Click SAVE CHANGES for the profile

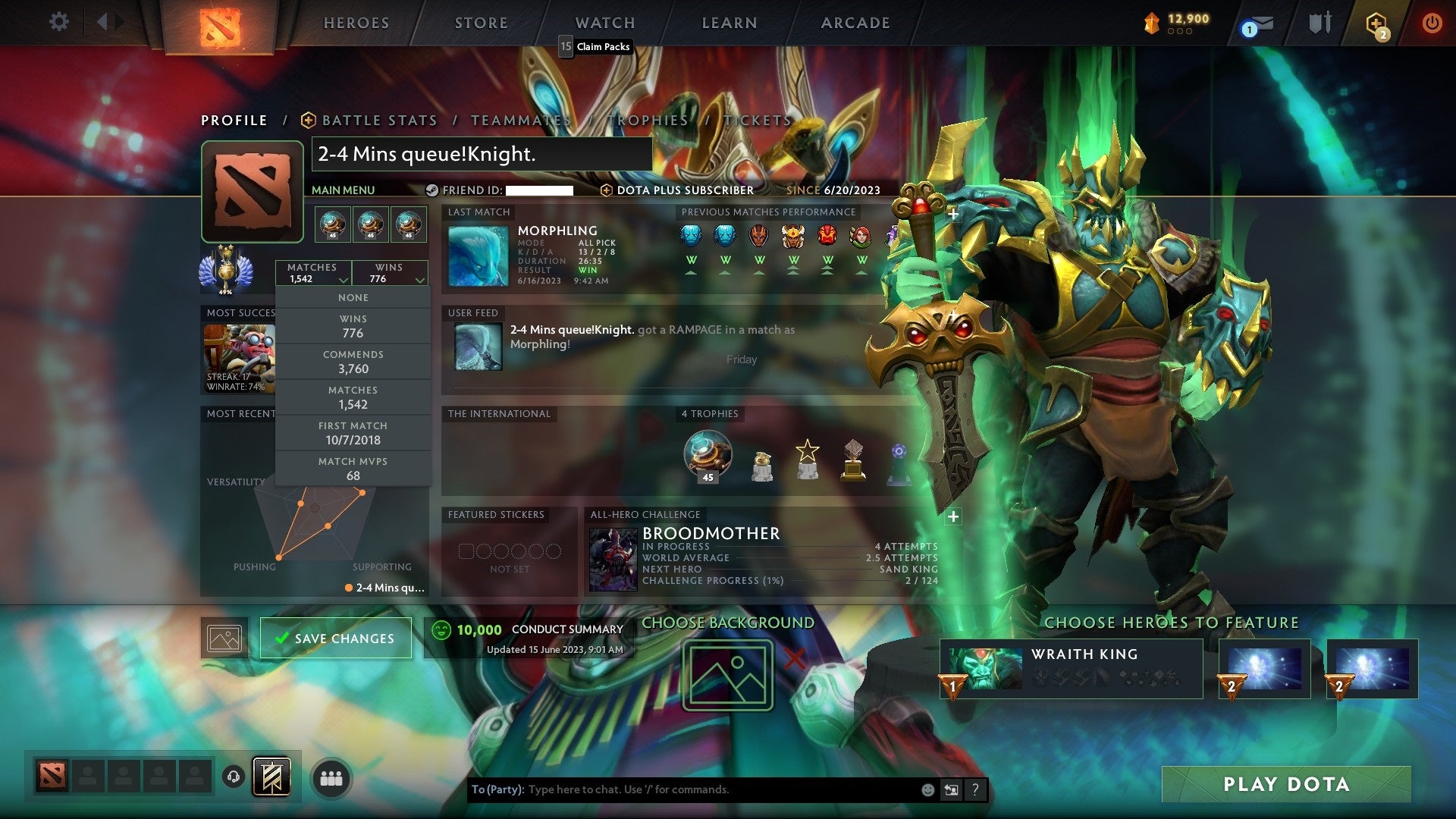coord(335,638)
